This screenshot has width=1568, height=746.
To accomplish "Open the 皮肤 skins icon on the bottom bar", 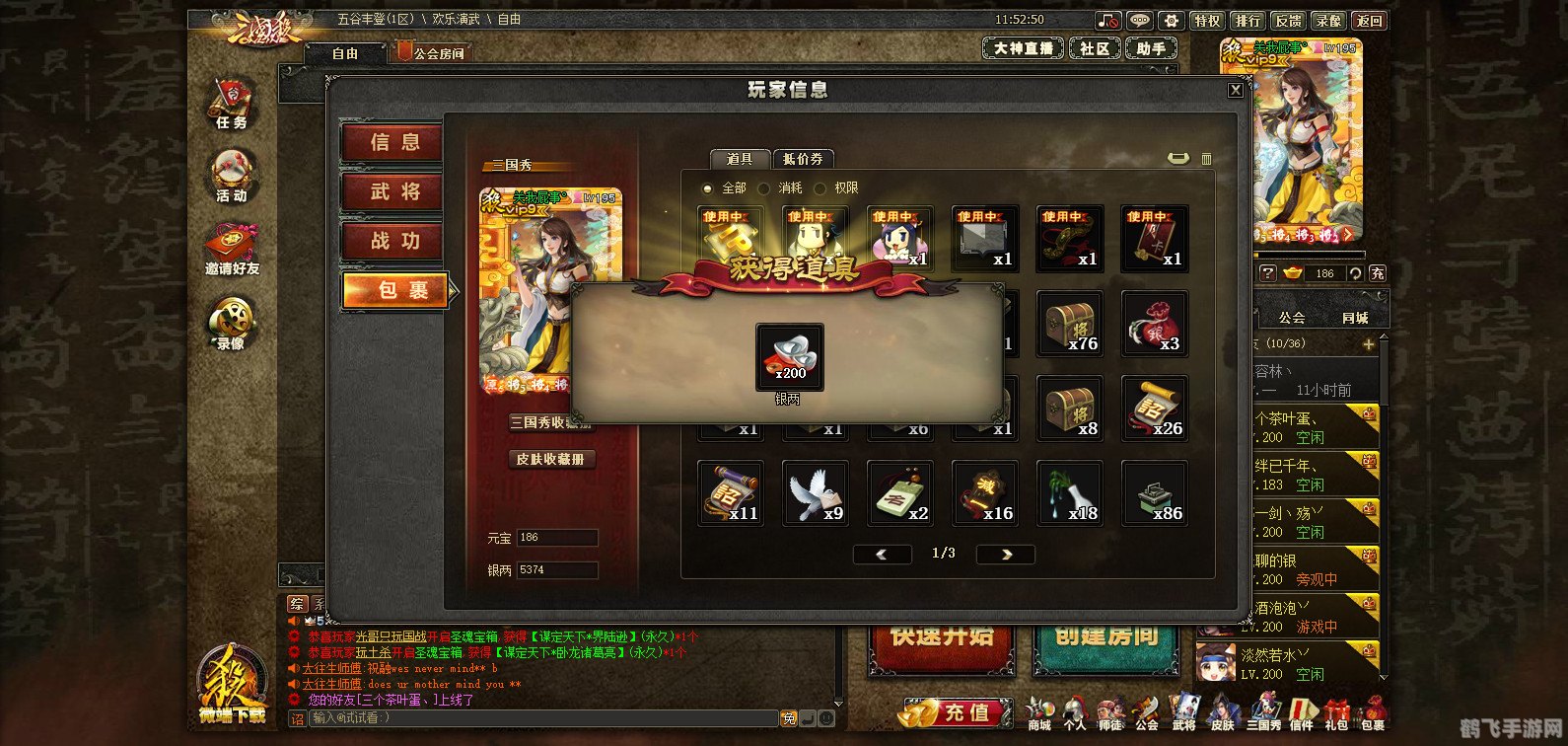I will coord(1222,709).
